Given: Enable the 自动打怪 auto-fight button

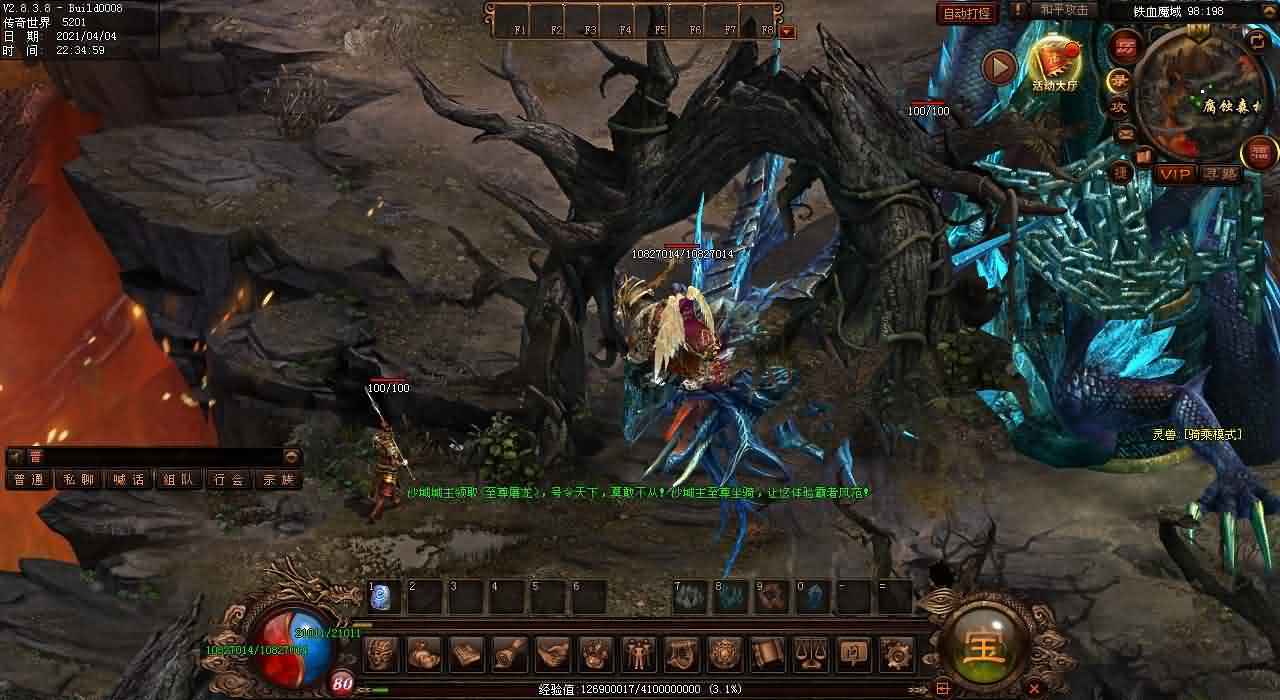Looking at the screenshot, I should point(967,13).
